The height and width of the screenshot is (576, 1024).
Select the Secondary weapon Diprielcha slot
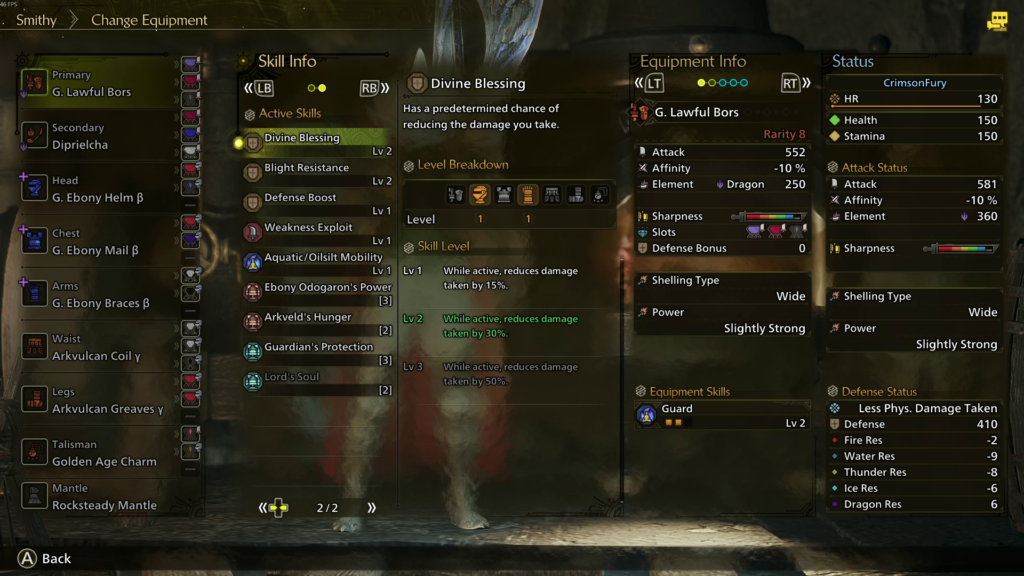100,137
